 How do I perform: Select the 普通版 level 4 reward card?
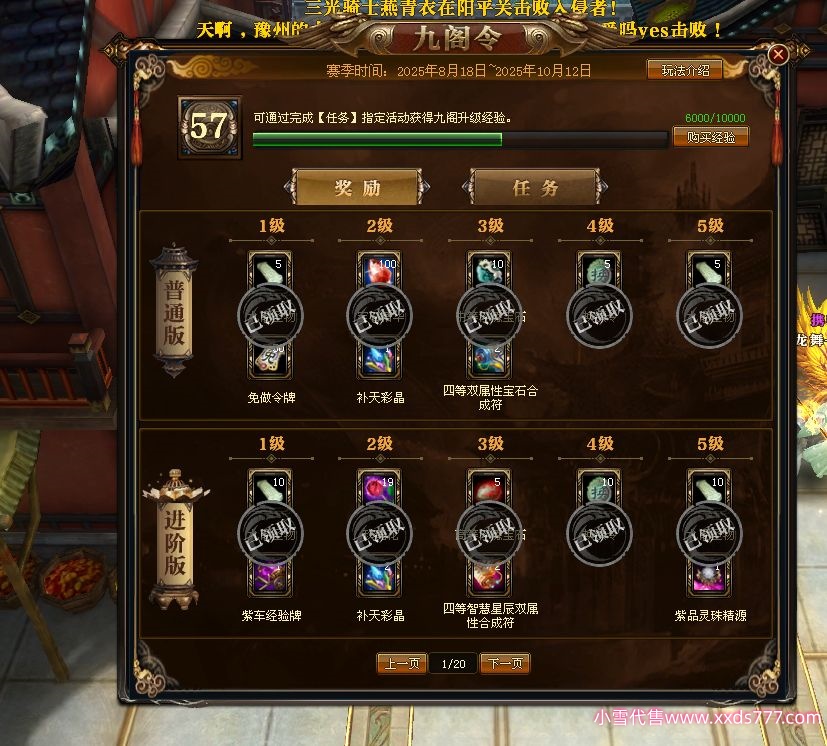point(600,315)
